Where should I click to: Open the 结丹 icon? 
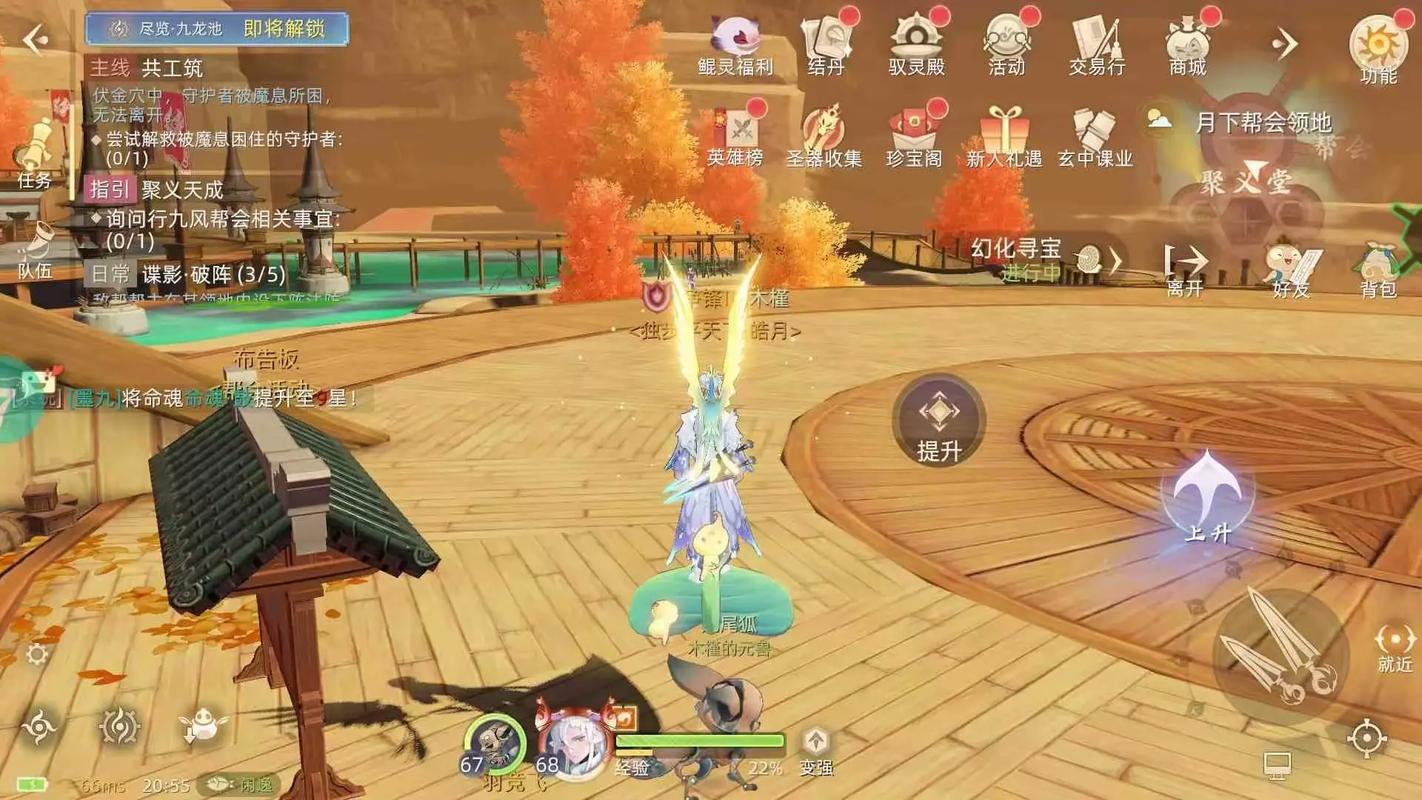tap(827, 45)
